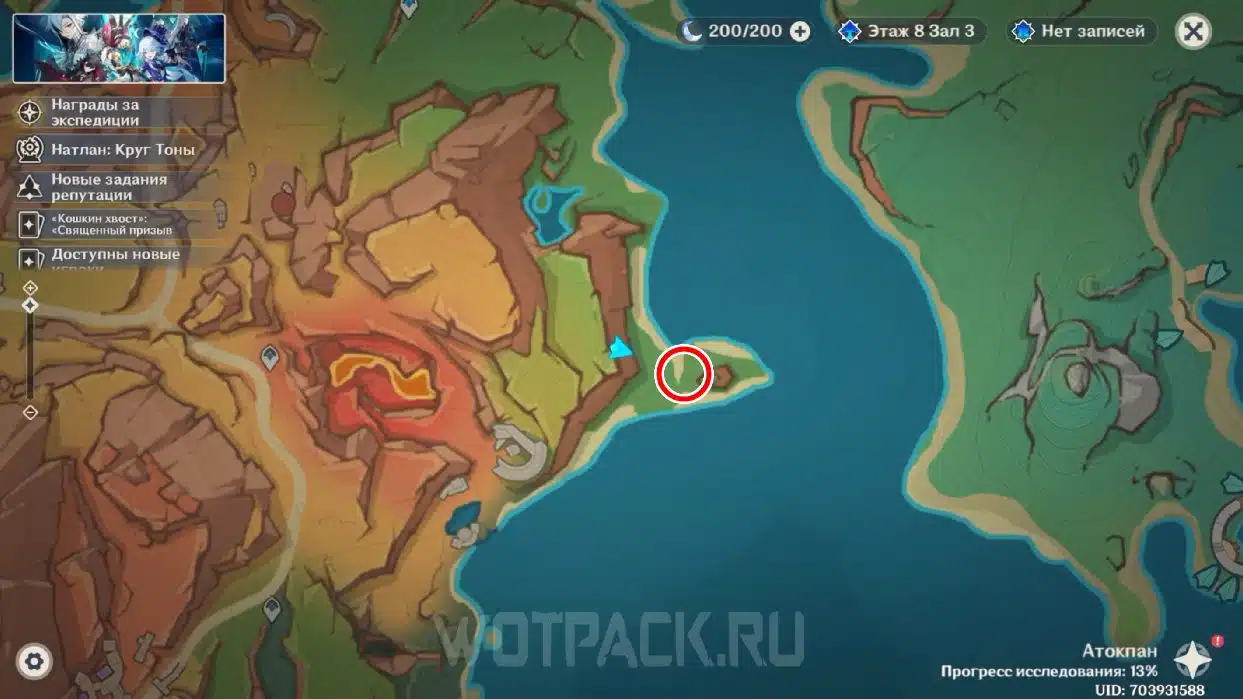Open the «Нет записей» indicator
The height and width of the screenshot is (699, 1243).
(x=1081, y=31)
